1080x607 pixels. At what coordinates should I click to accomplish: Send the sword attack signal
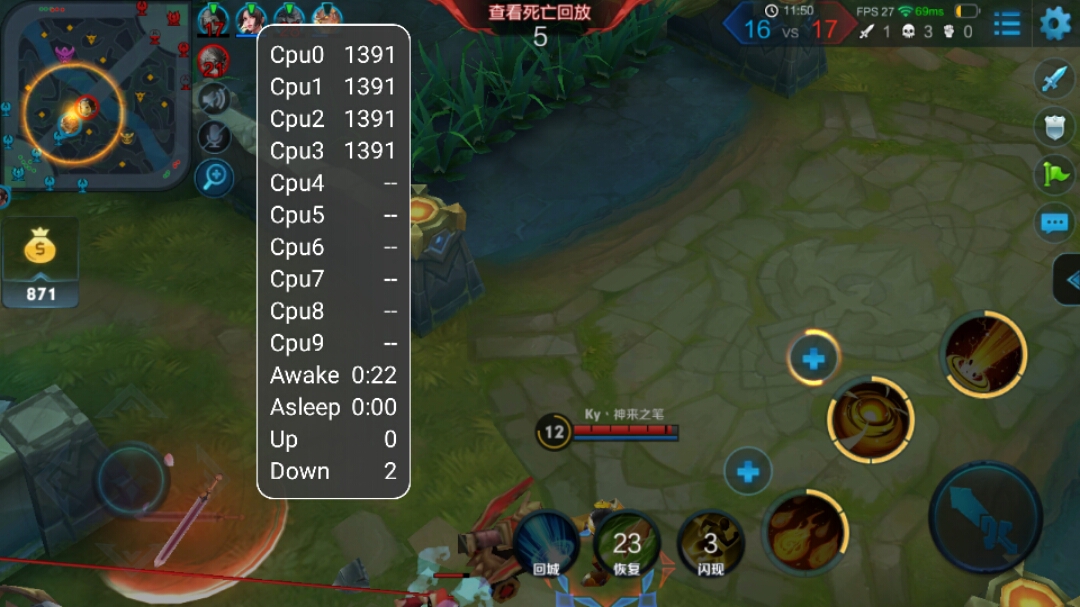point(1055,78)
